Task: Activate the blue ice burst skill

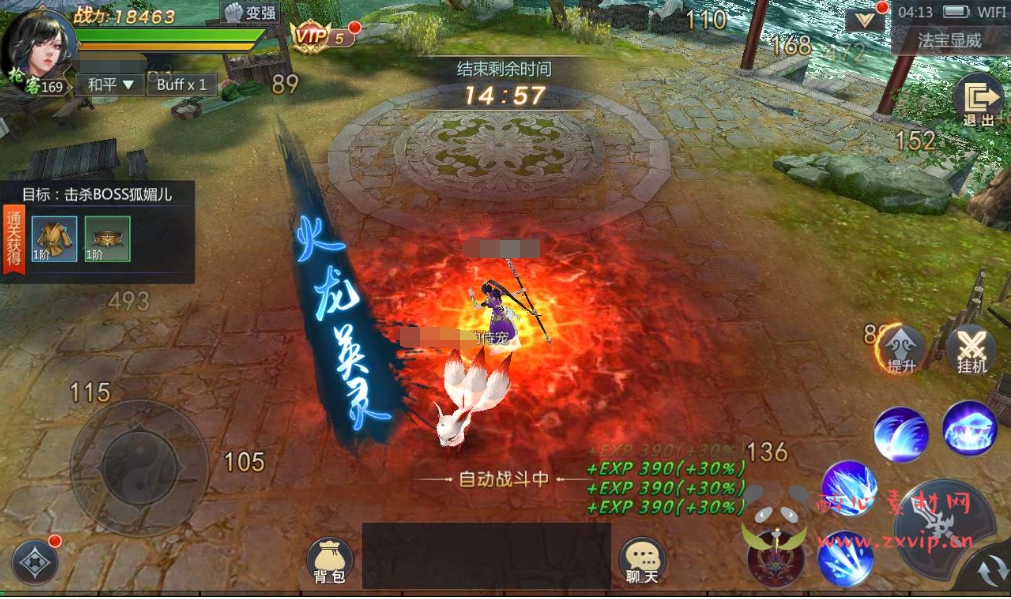Action: [969, 428]
